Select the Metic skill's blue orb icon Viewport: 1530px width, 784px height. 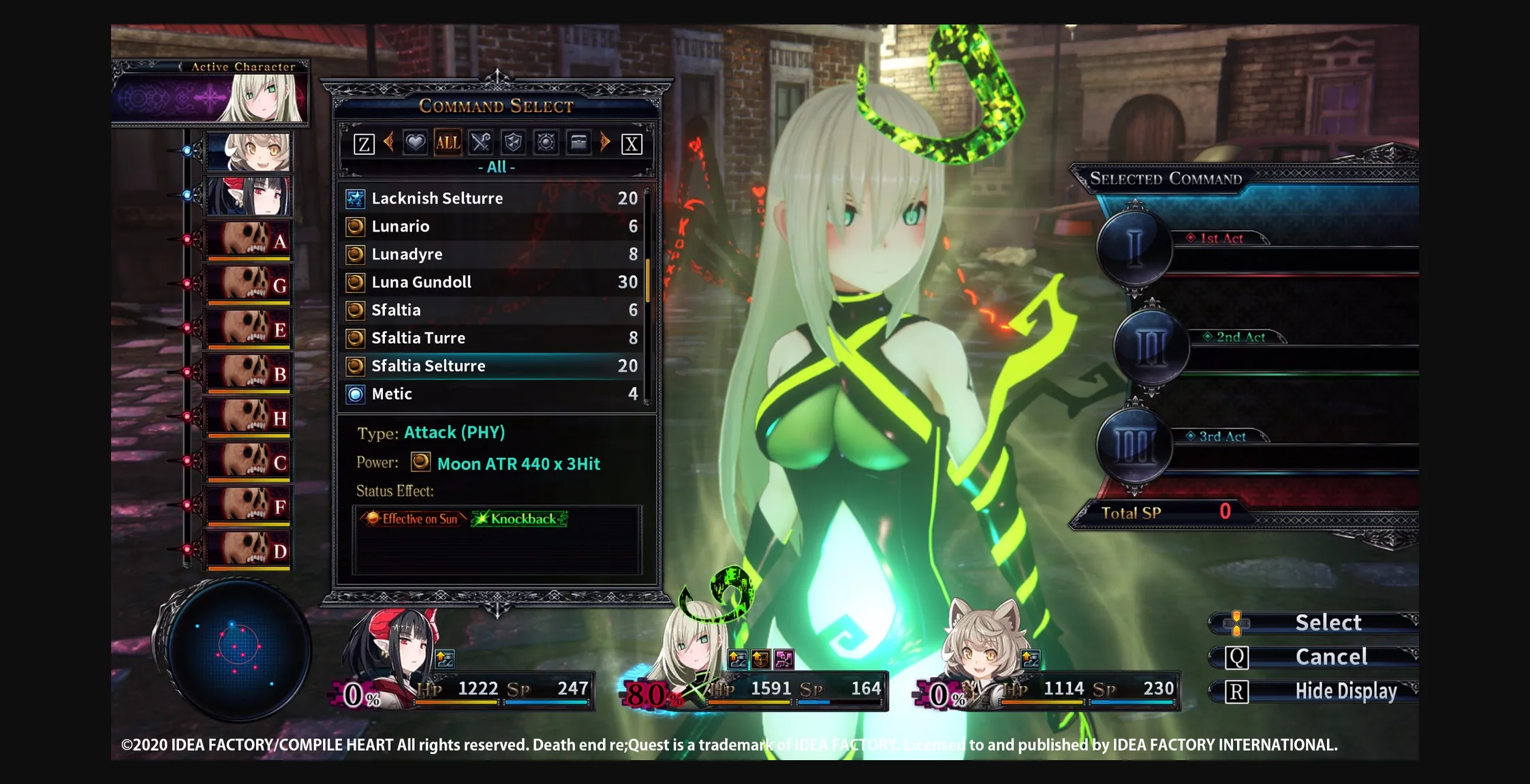click(x=355, y=394)
